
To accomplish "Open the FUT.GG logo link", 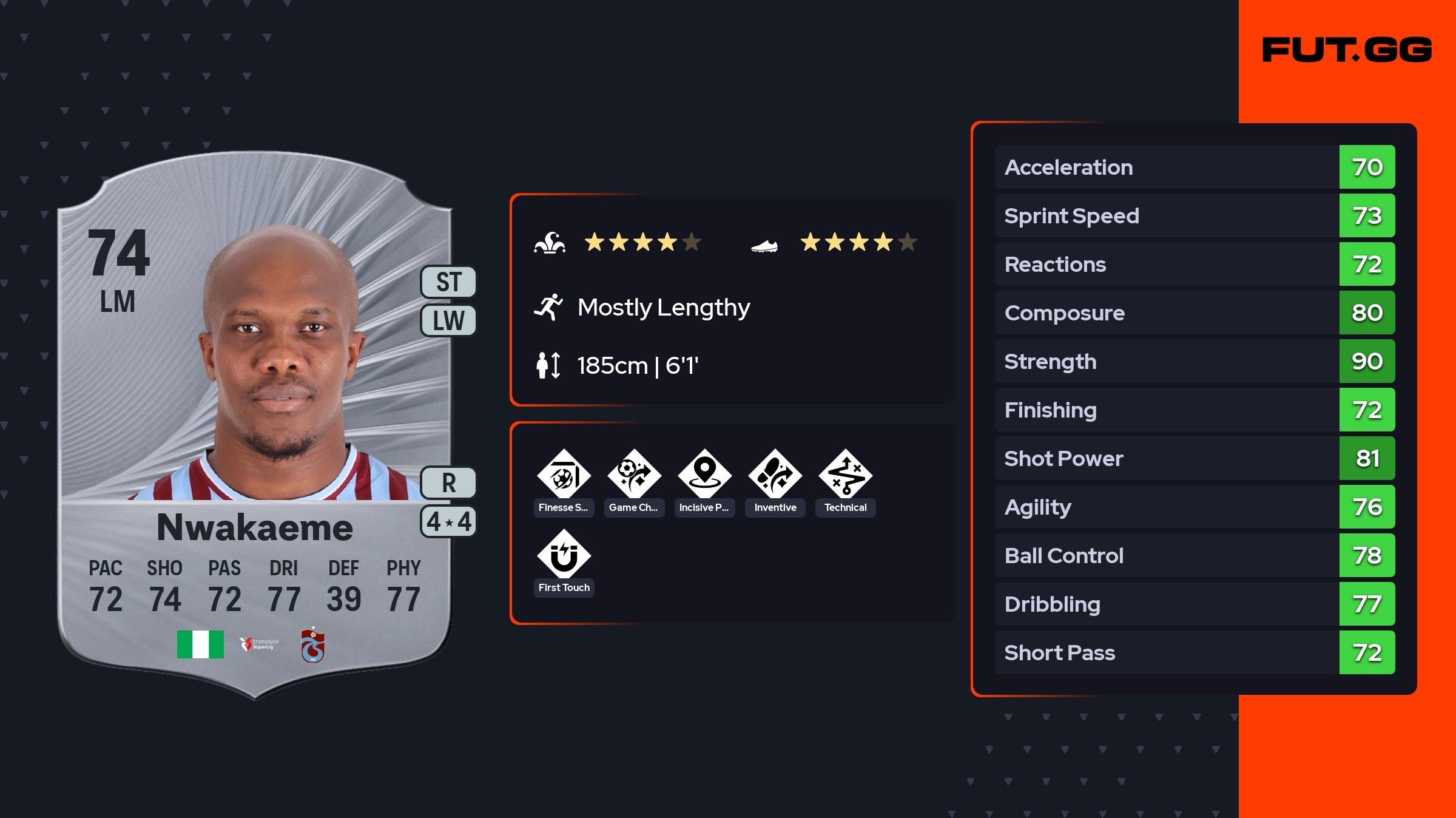I will pos(1347,50).
